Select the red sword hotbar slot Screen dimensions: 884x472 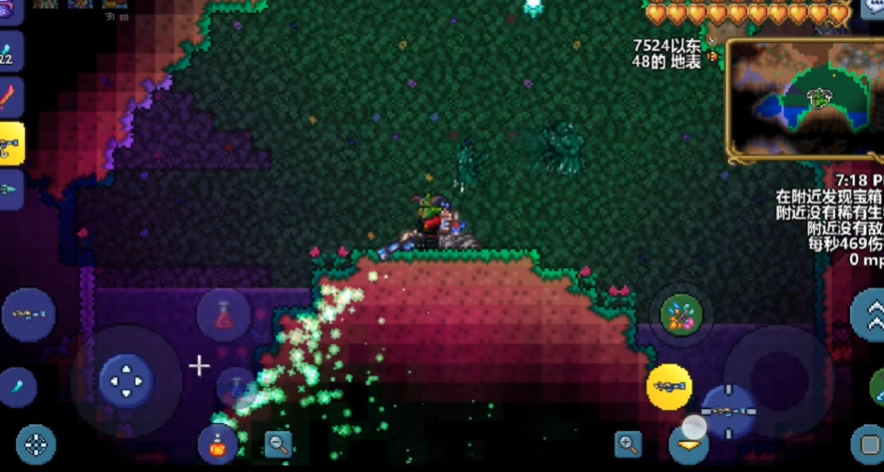(x=10, y=98)
